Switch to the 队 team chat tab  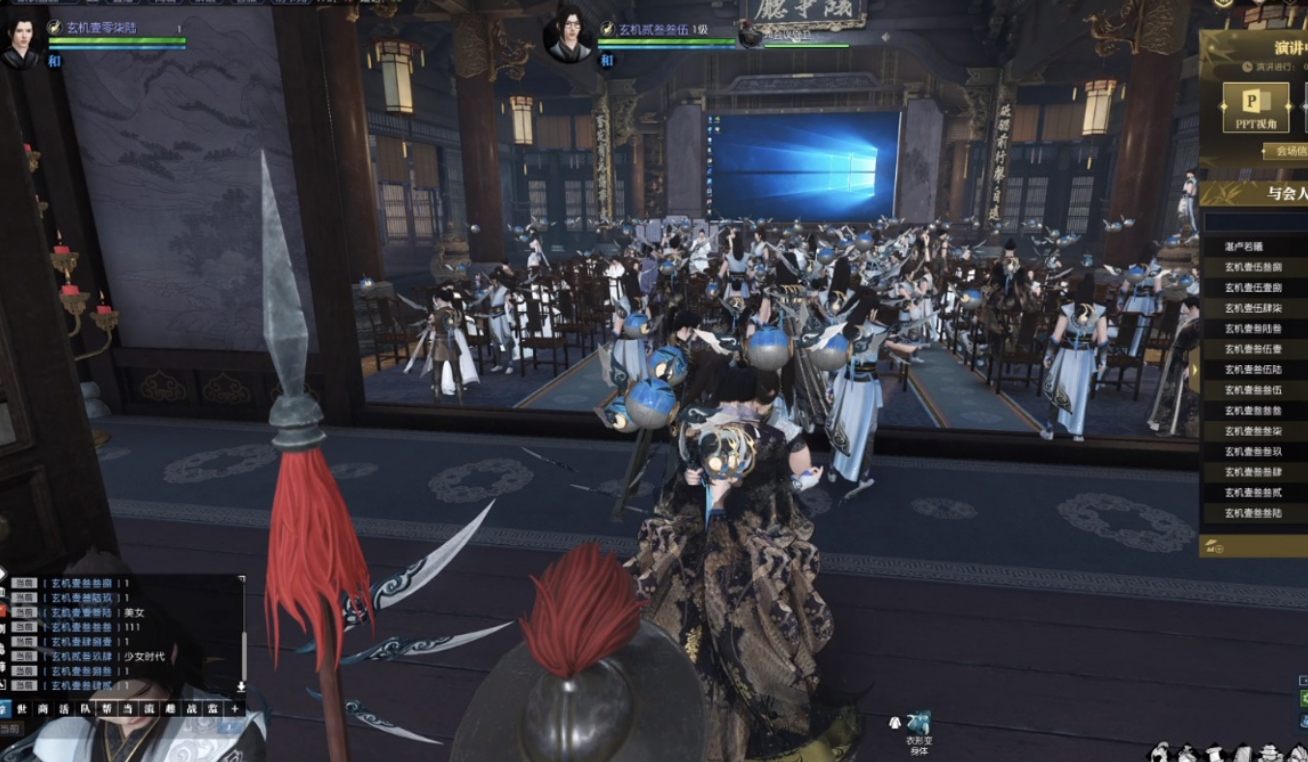tap(84, 708)
